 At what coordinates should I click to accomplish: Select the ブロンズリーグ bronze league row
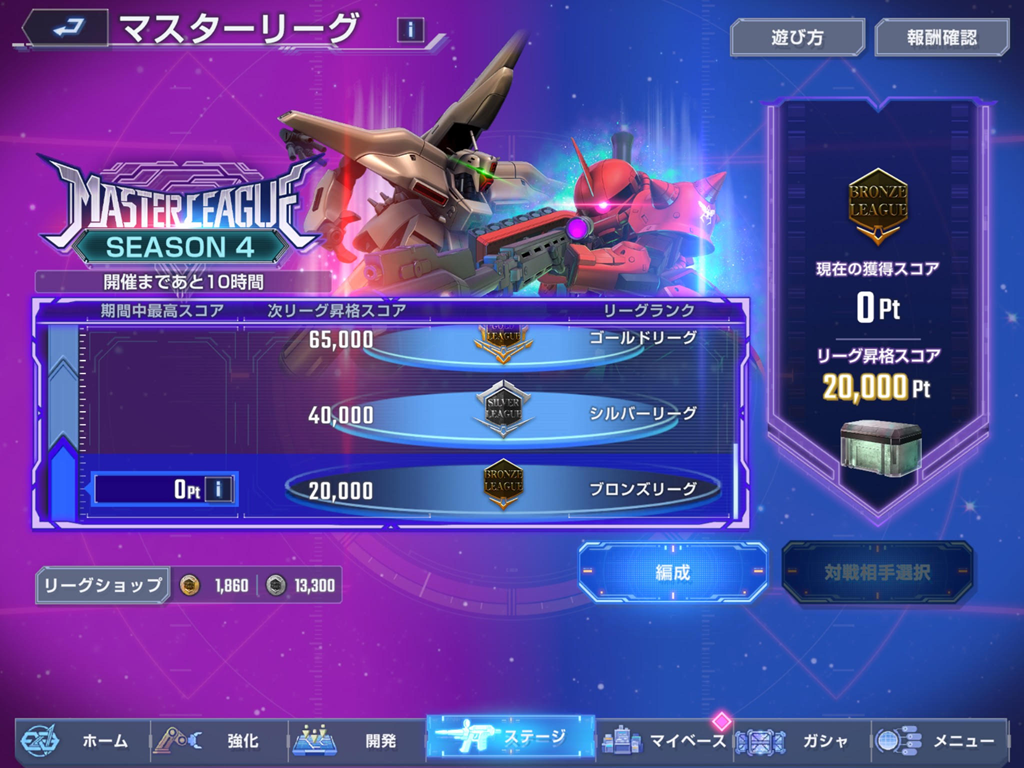pos(503,489)
